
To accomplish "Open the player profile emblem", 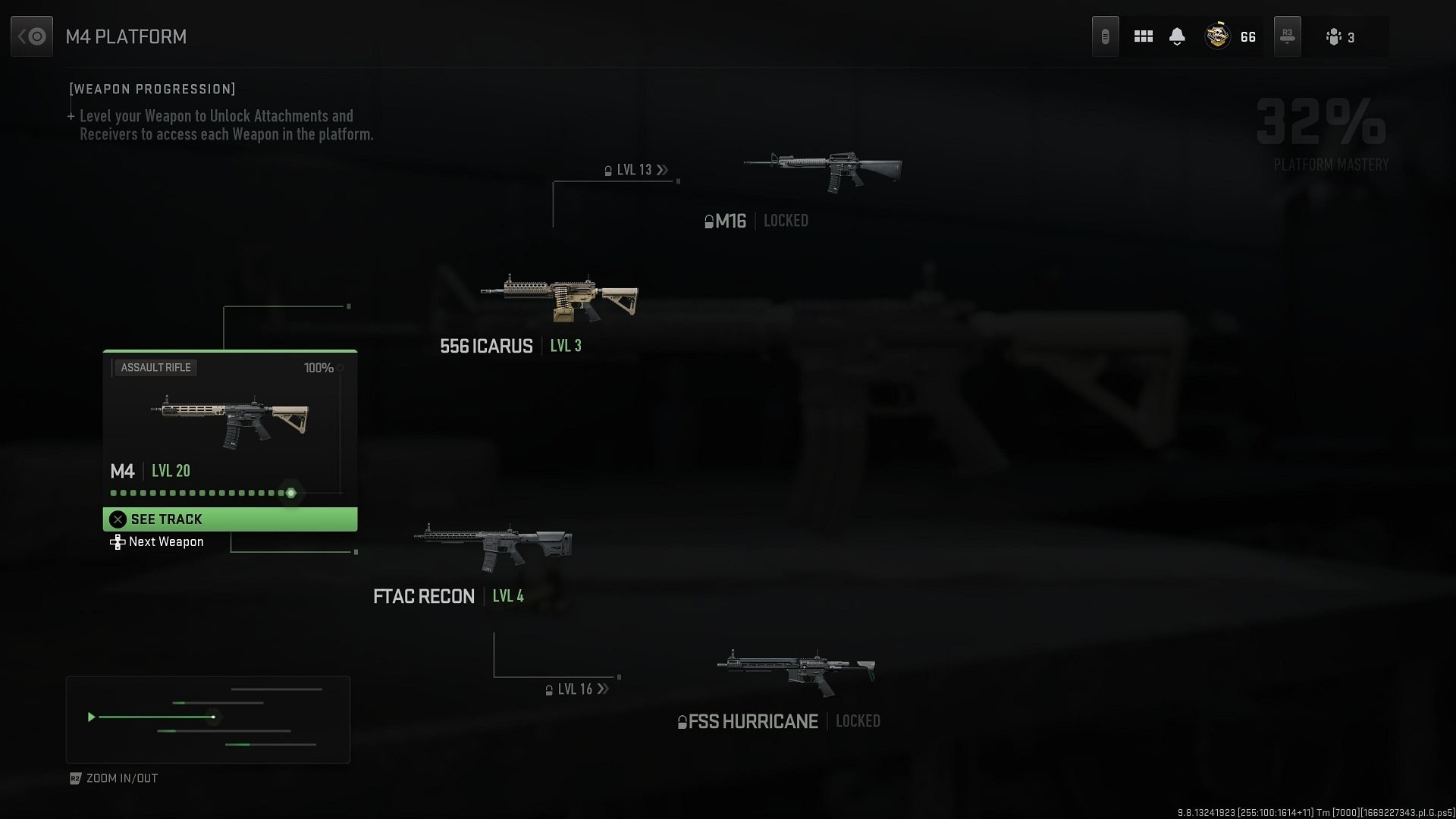I will [1217, 36].
